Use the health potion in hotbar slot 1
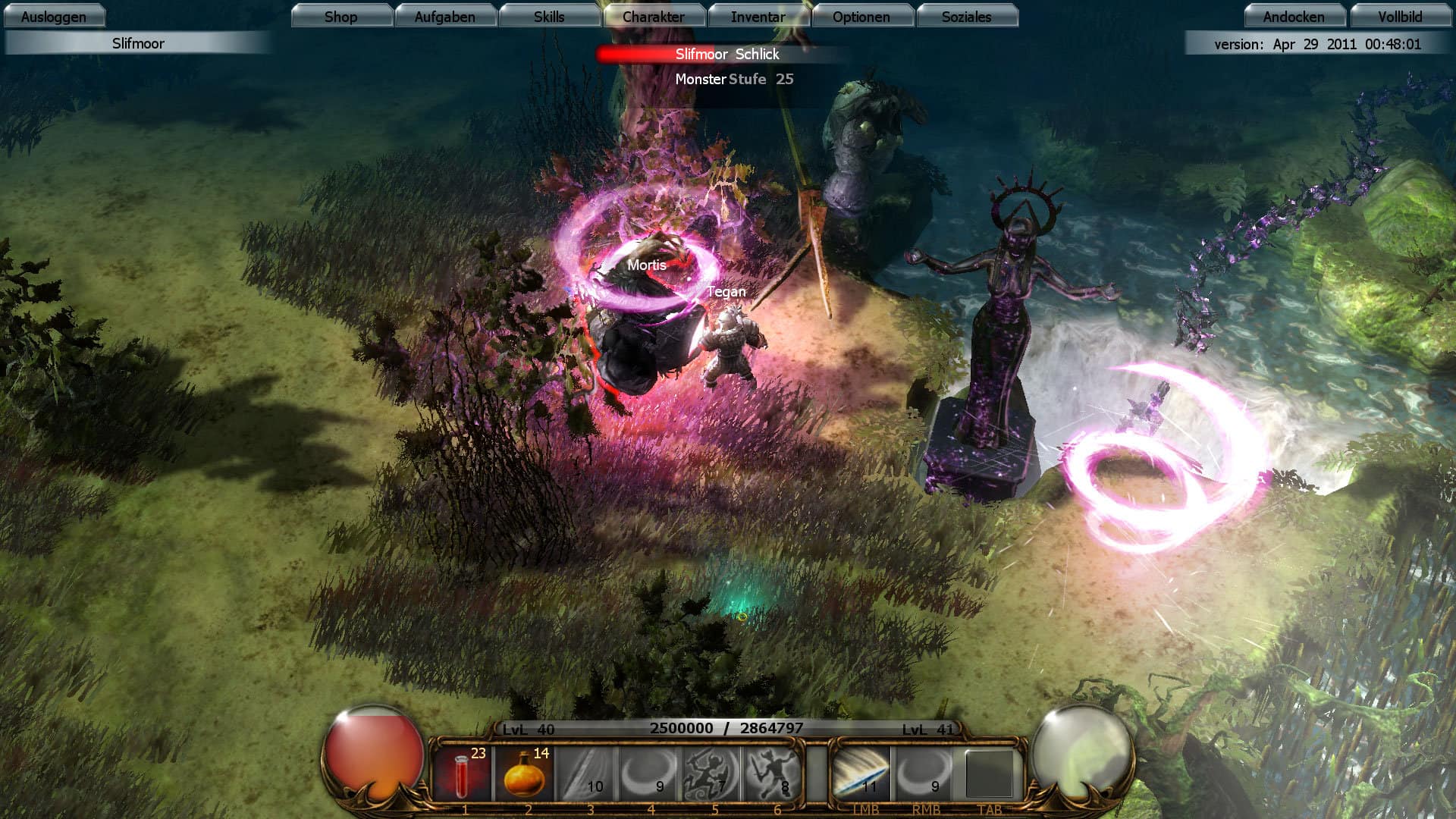 [463, 773]
